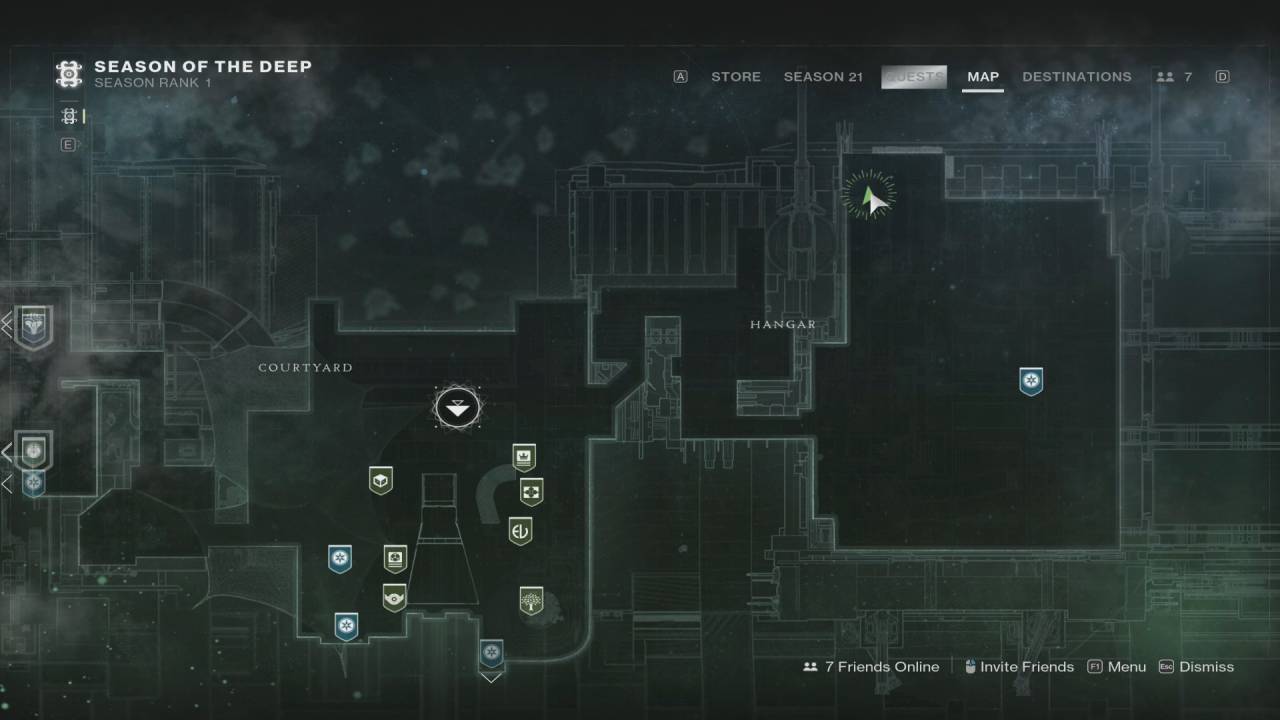The image size is (1280, 720).
Task: Click the package cube vendor icon in Courtyard
Action: click(x=379, y=479)
